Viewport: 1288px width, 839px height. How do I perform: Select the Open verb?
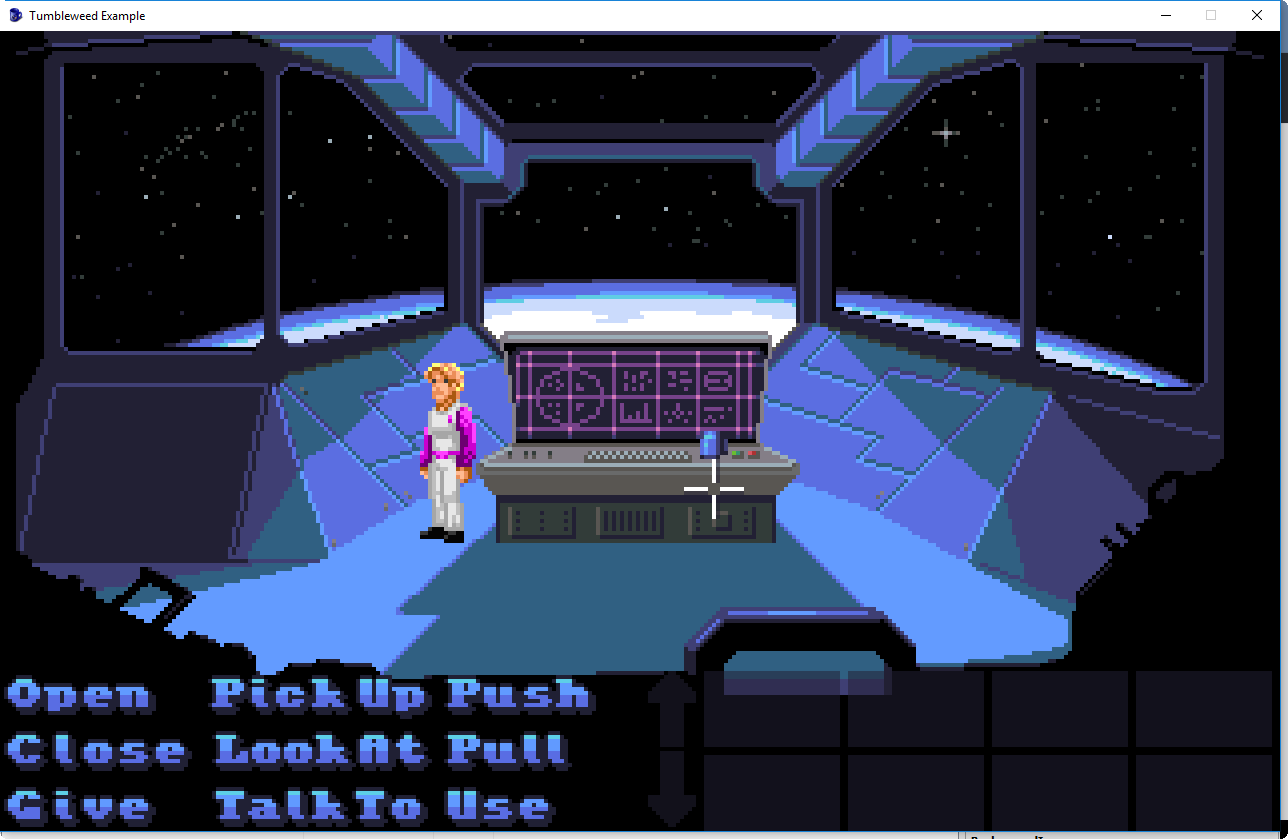pos(80,694)
